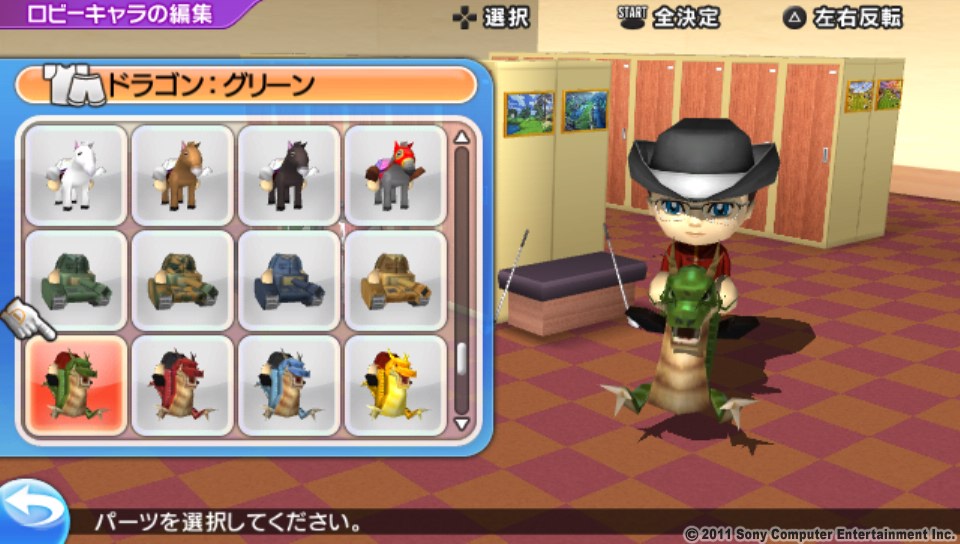Select the highlighted green dragon tile
This screenshot has height=544, width=960.
click(x=76, y=386)
